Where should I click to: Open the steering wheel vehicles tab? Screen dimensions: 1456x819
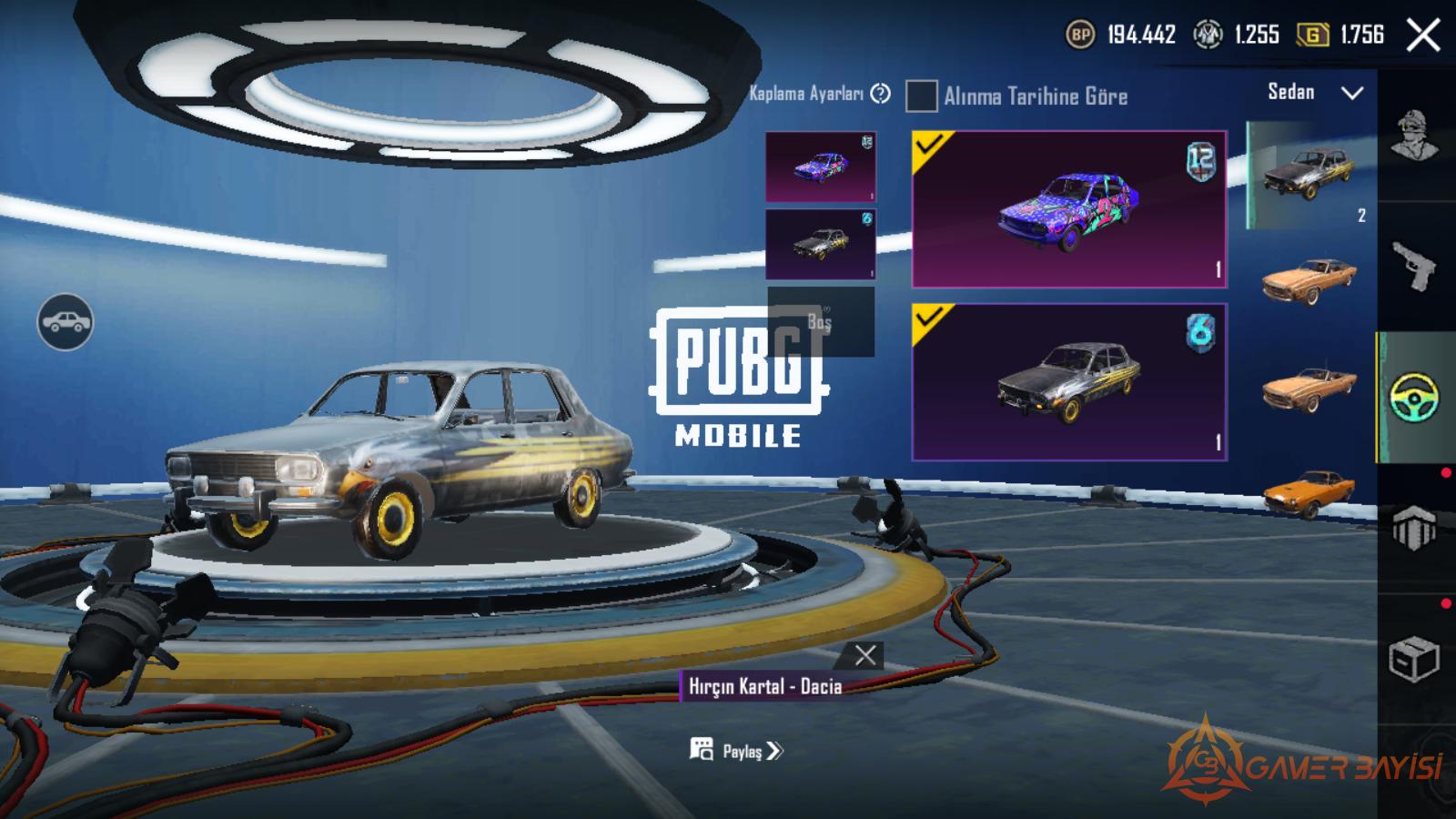click(1414, 398)
